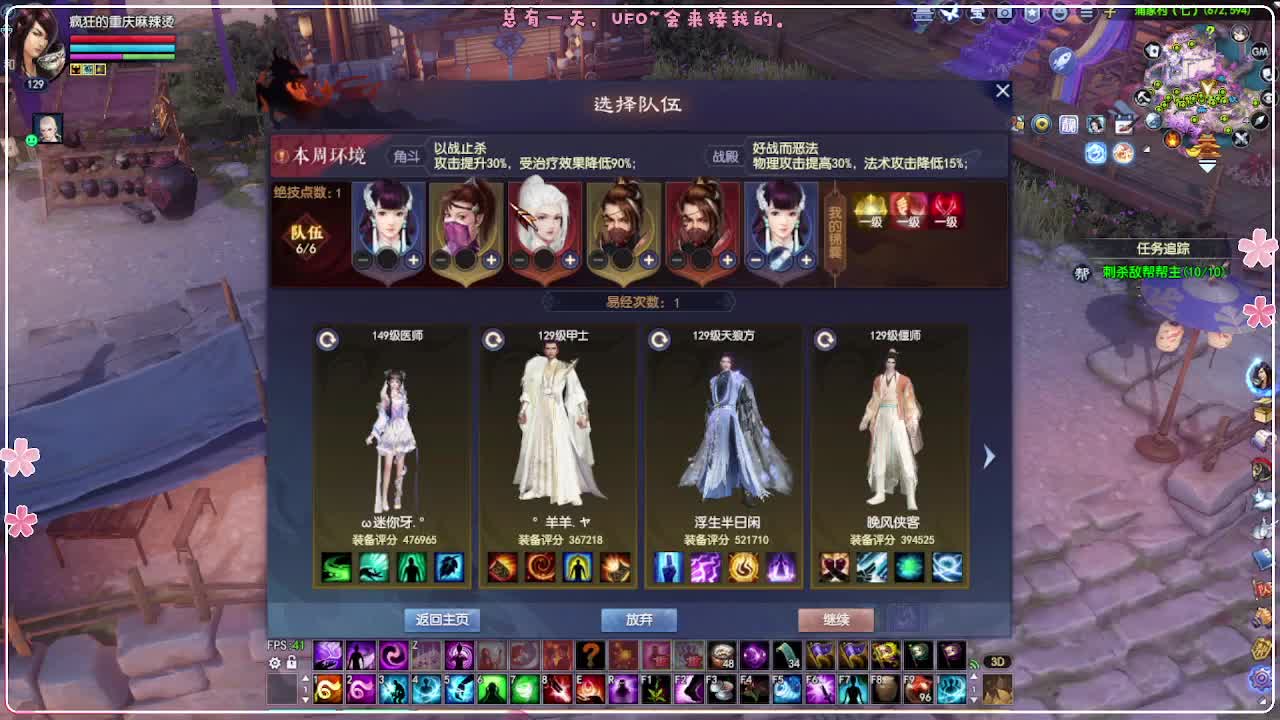
Task: Click the purple lightning skill icon on 浮生半日闲 card
Action: (x=703, y=567)
